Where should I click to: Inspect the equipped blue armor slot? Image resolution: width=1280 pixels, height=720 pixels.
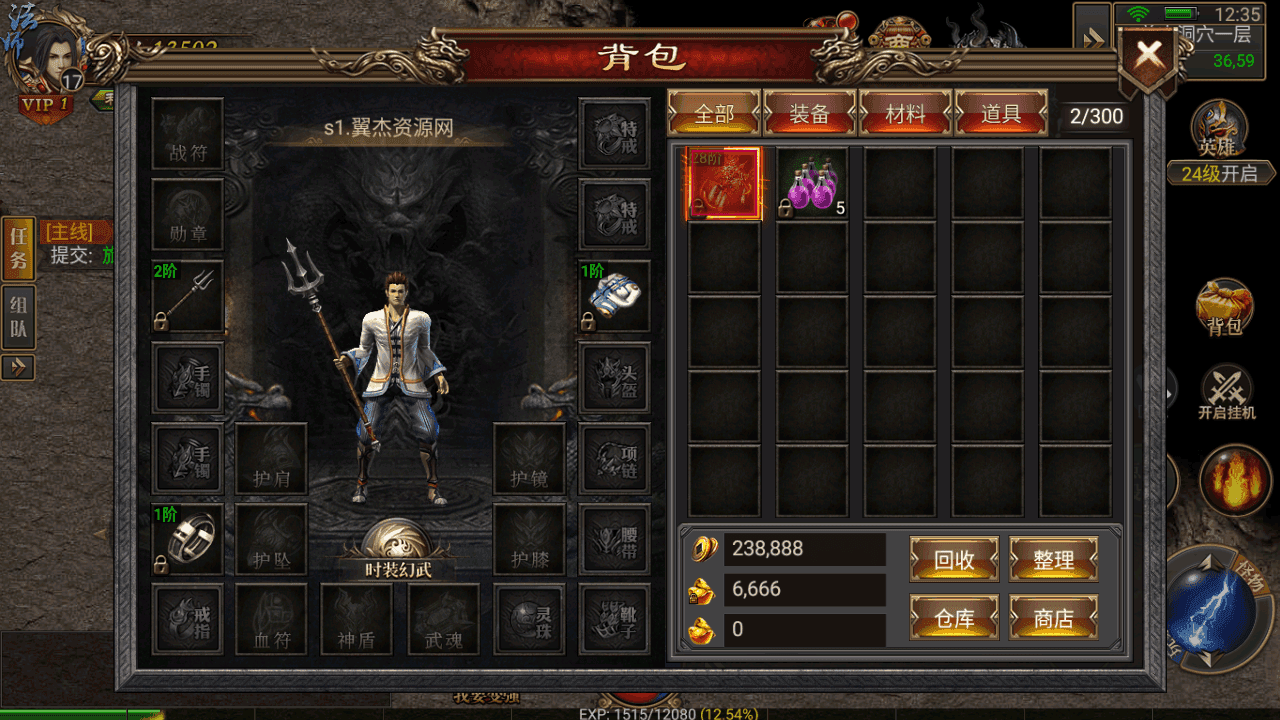(614, 296)
